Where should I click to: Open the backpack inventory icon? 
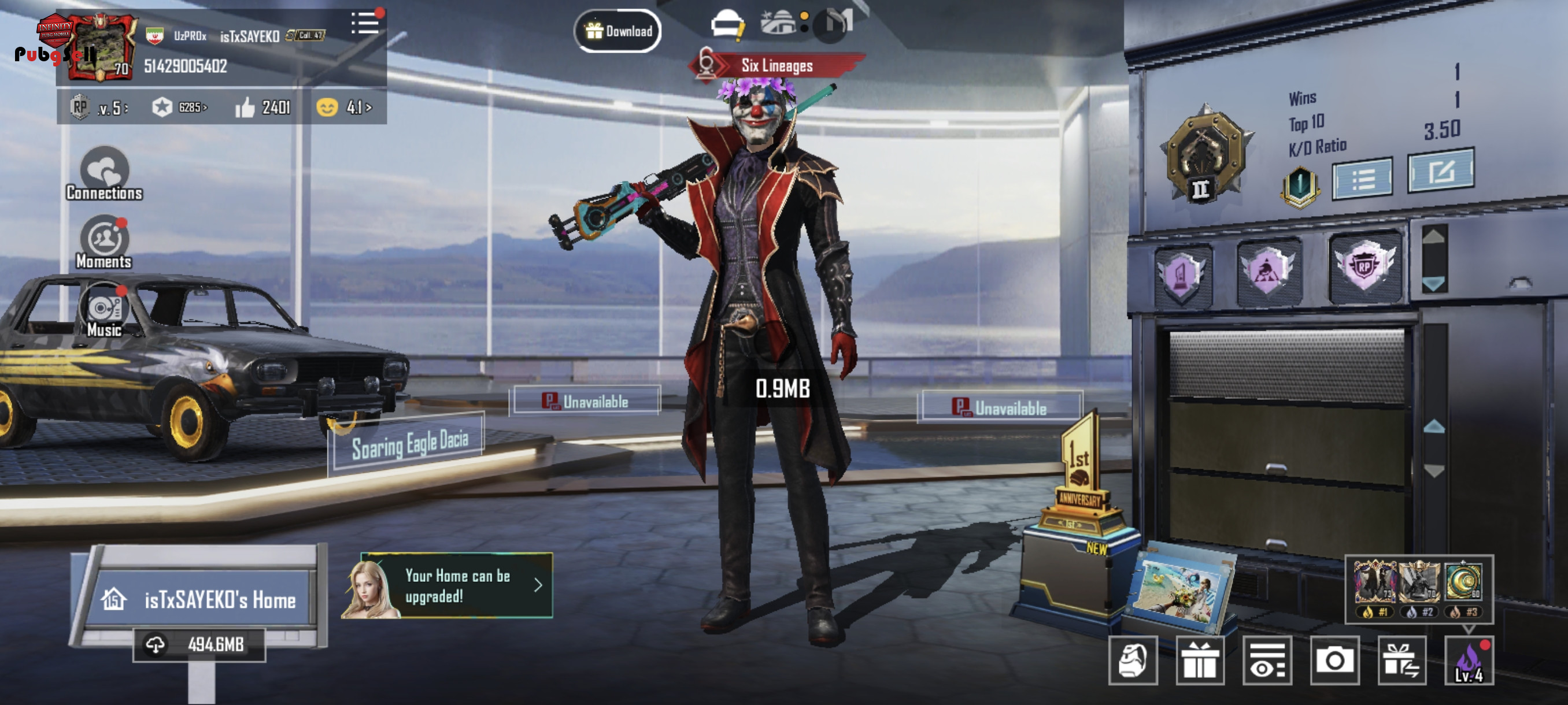click(1133, 661)
